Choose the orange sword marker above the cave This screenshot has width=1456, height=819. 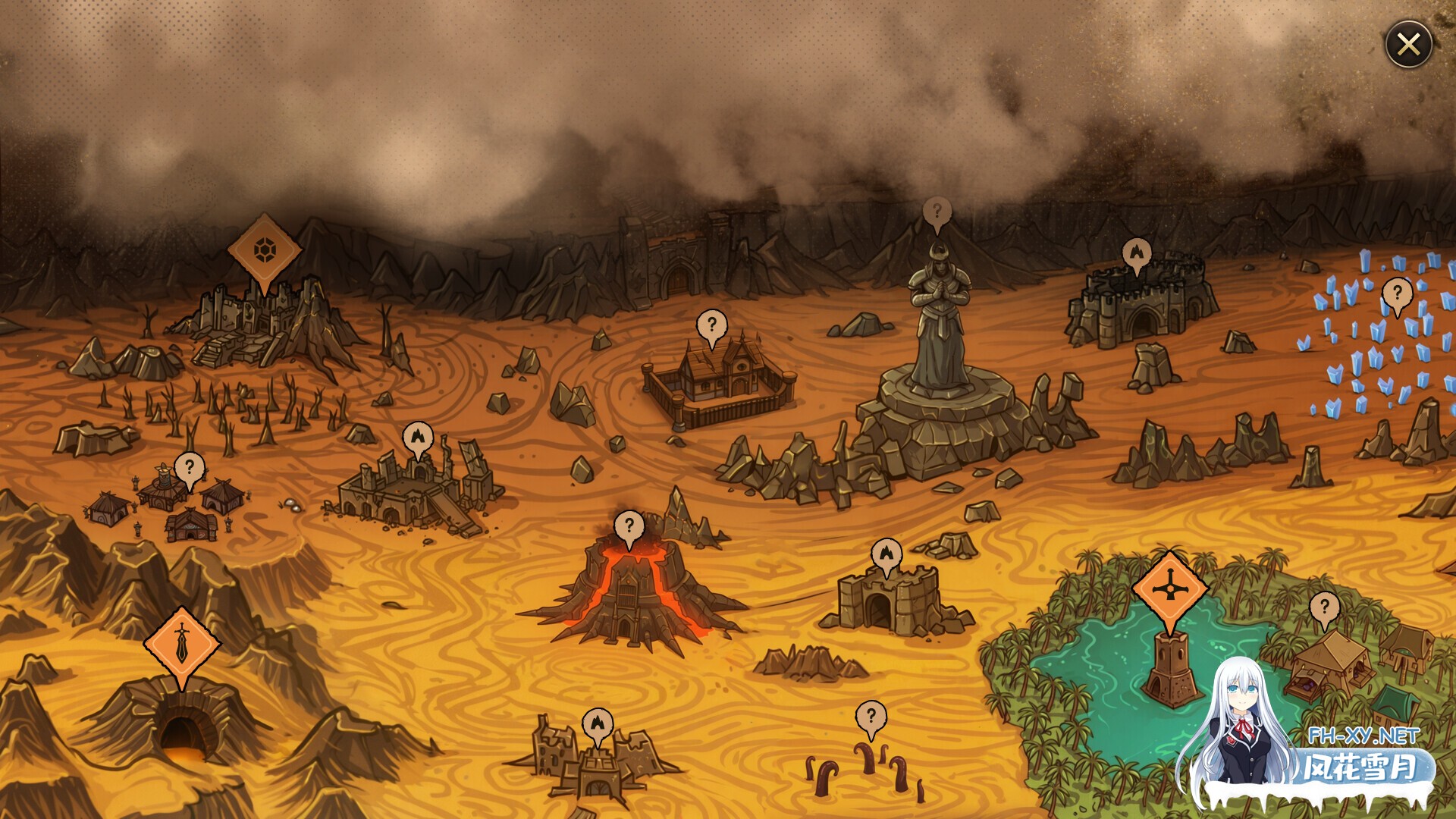pyautogui.click(x=182, y=644)
